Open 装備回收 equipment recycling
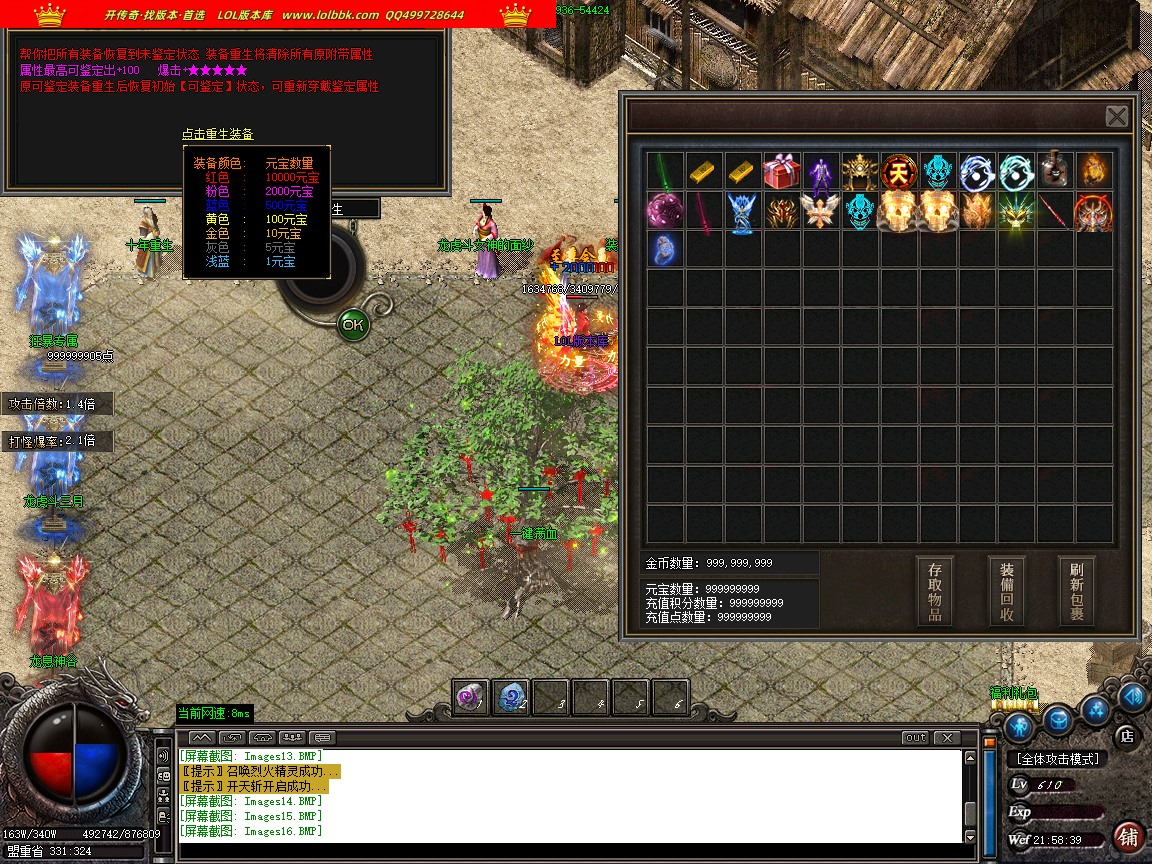This screenshot has height=864, width=1152. tap(1006, 591)
